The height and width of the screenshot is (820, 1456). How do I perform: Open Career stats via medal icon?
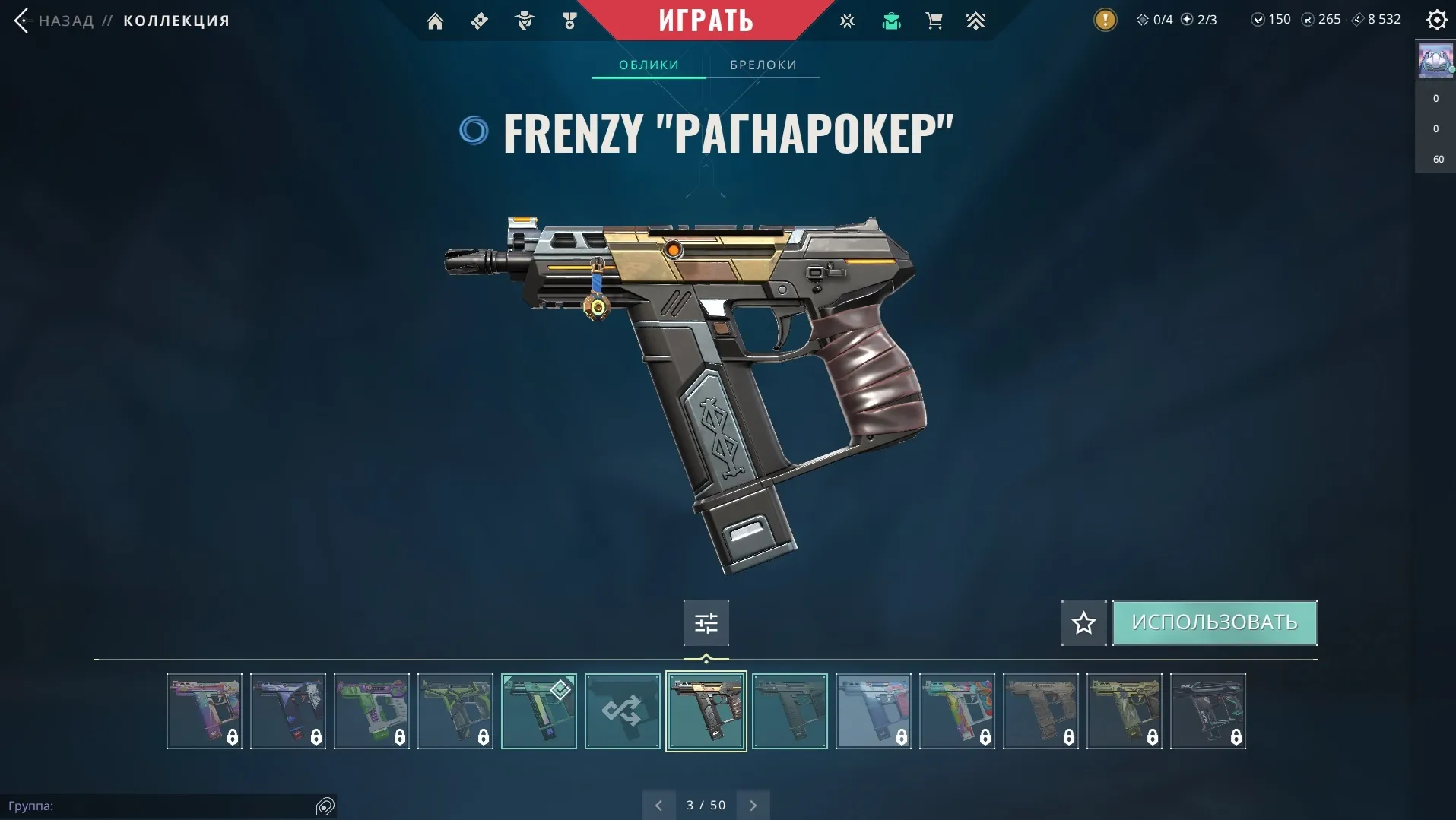click(570, 21)
